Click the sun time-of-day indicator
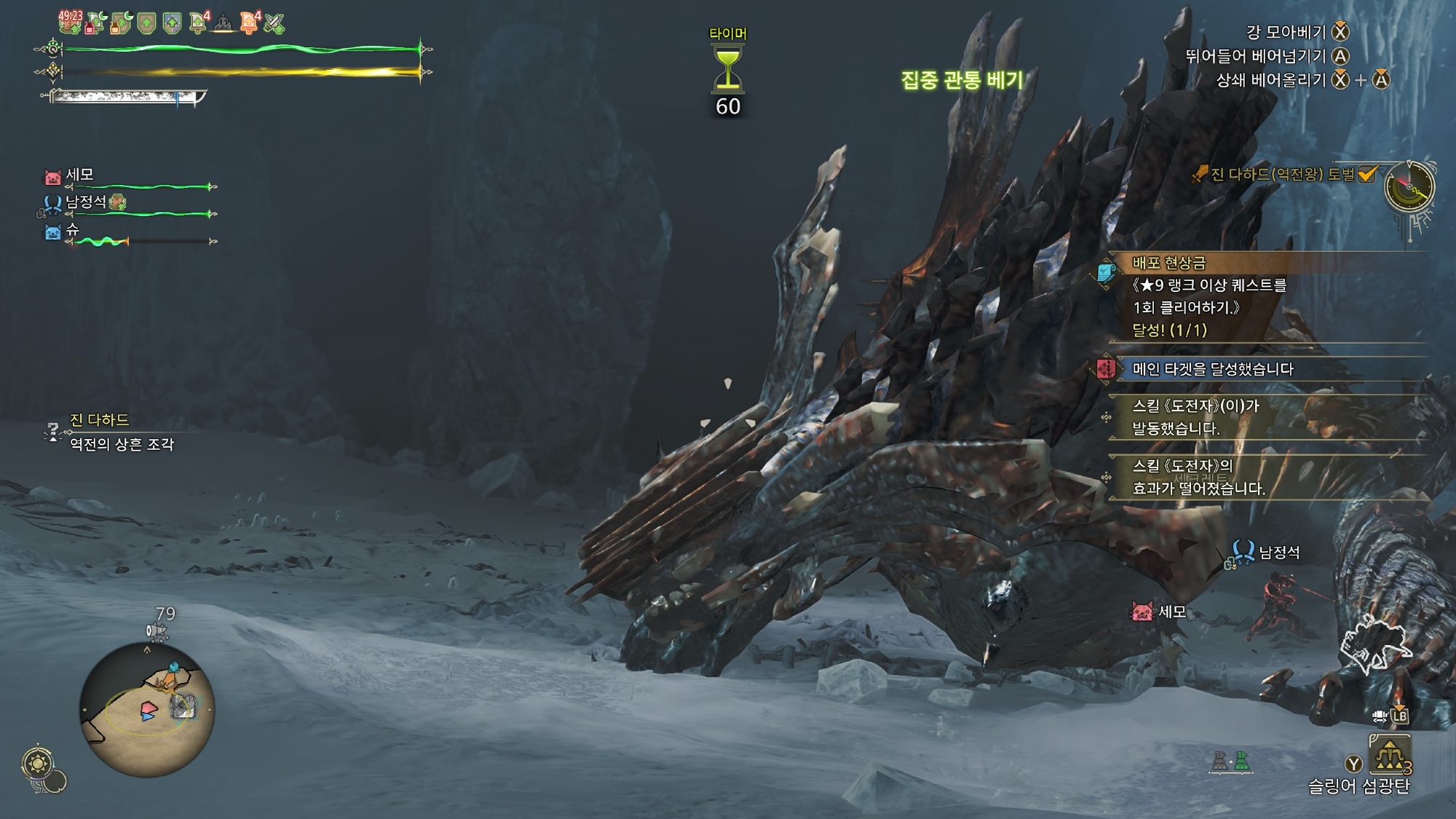This screenshot has height=819, width=1456. click(x=37, y=764)
